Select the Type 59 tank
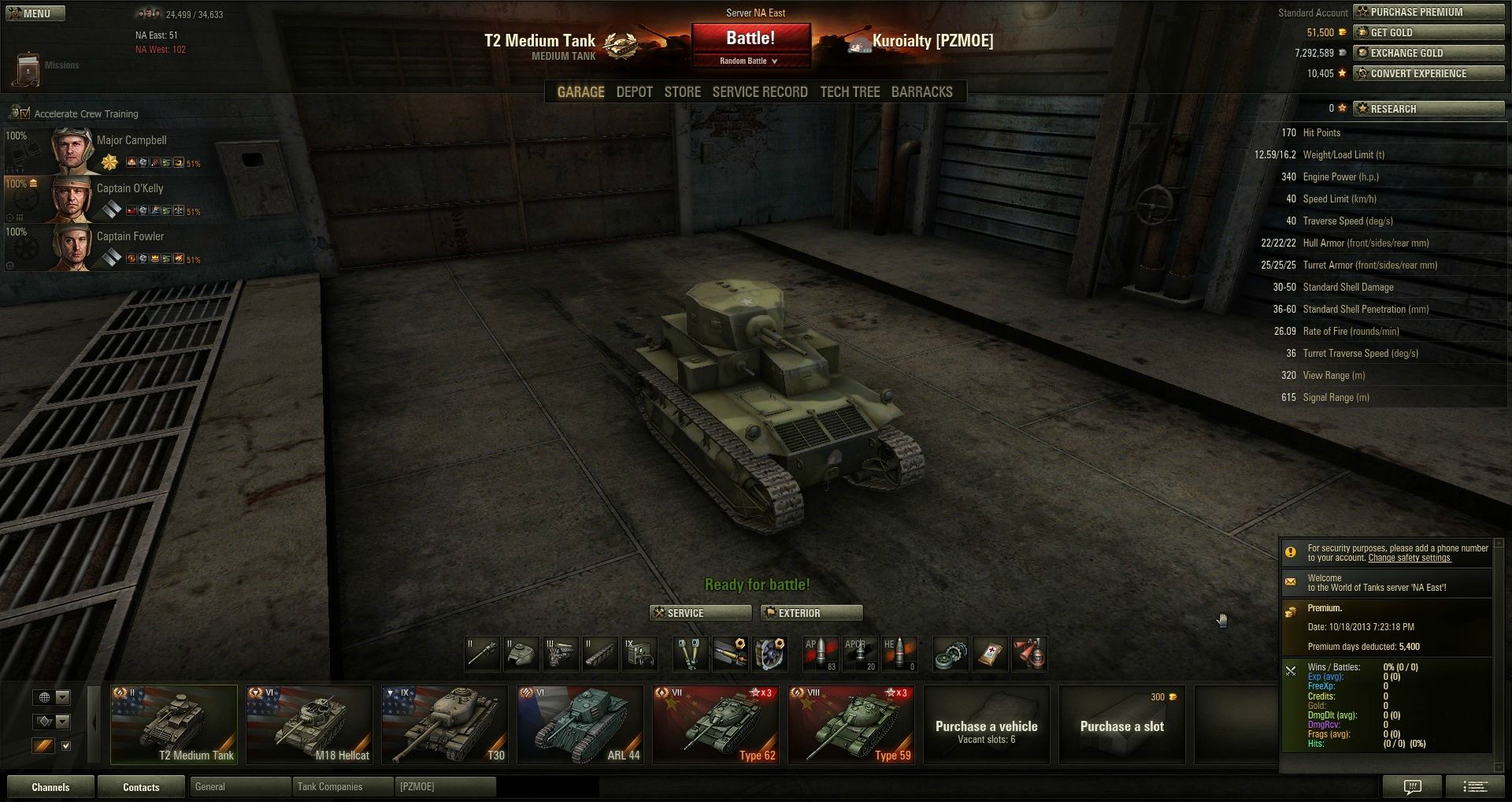This screenshot has width=1512, height=802. (850, 725)
